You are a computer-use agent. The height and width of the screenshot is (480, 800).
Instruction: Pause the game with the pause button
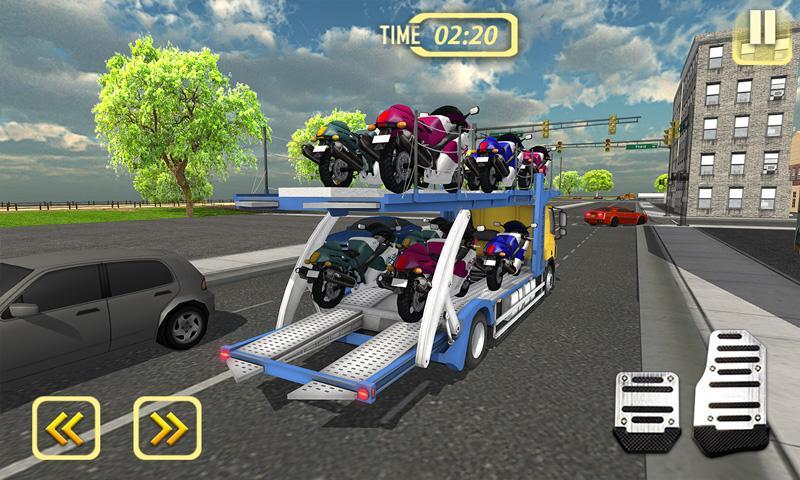coord(762,35)
